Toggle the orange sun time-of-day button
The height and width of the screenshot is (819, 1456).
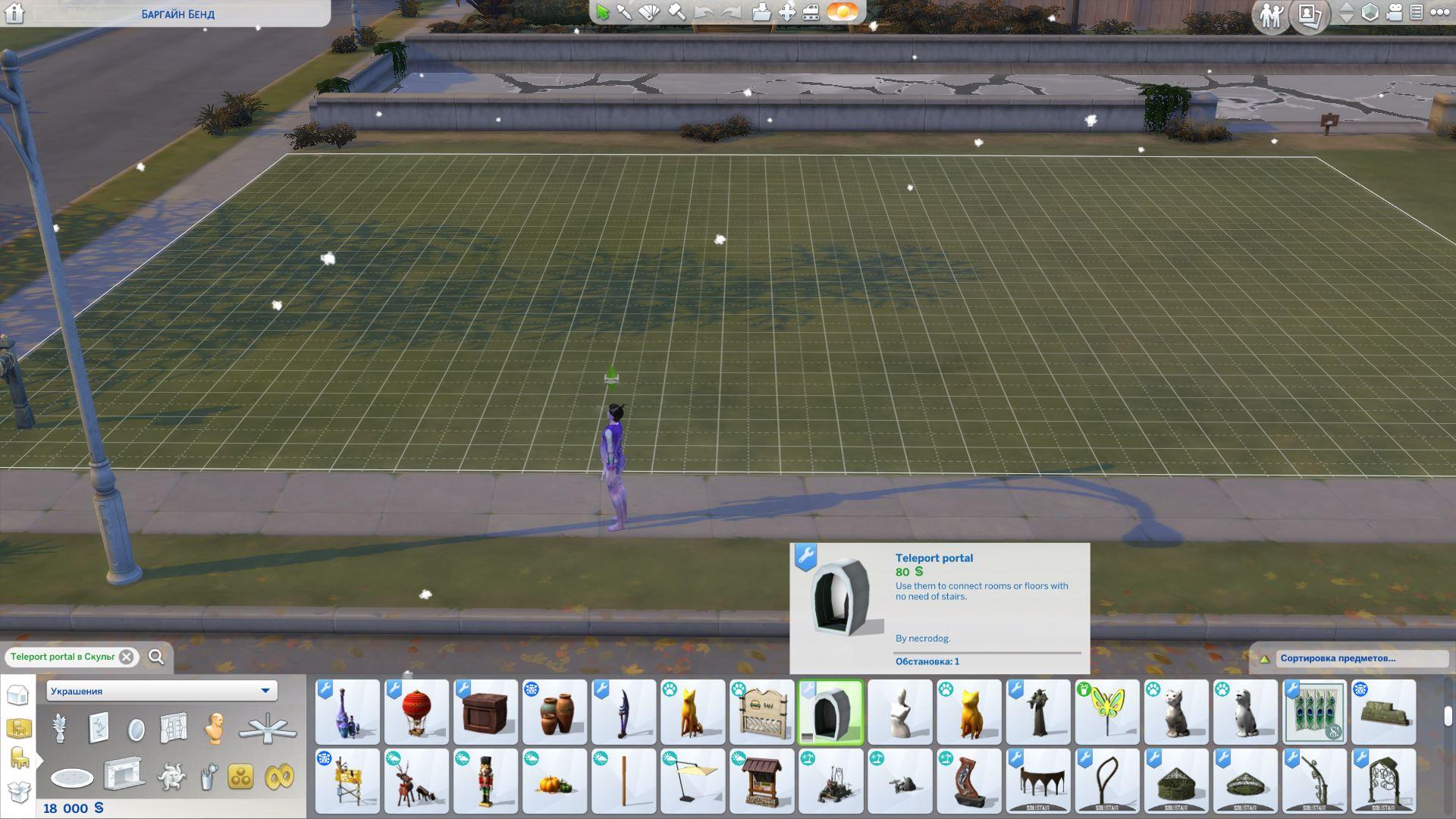pos(843,12)
